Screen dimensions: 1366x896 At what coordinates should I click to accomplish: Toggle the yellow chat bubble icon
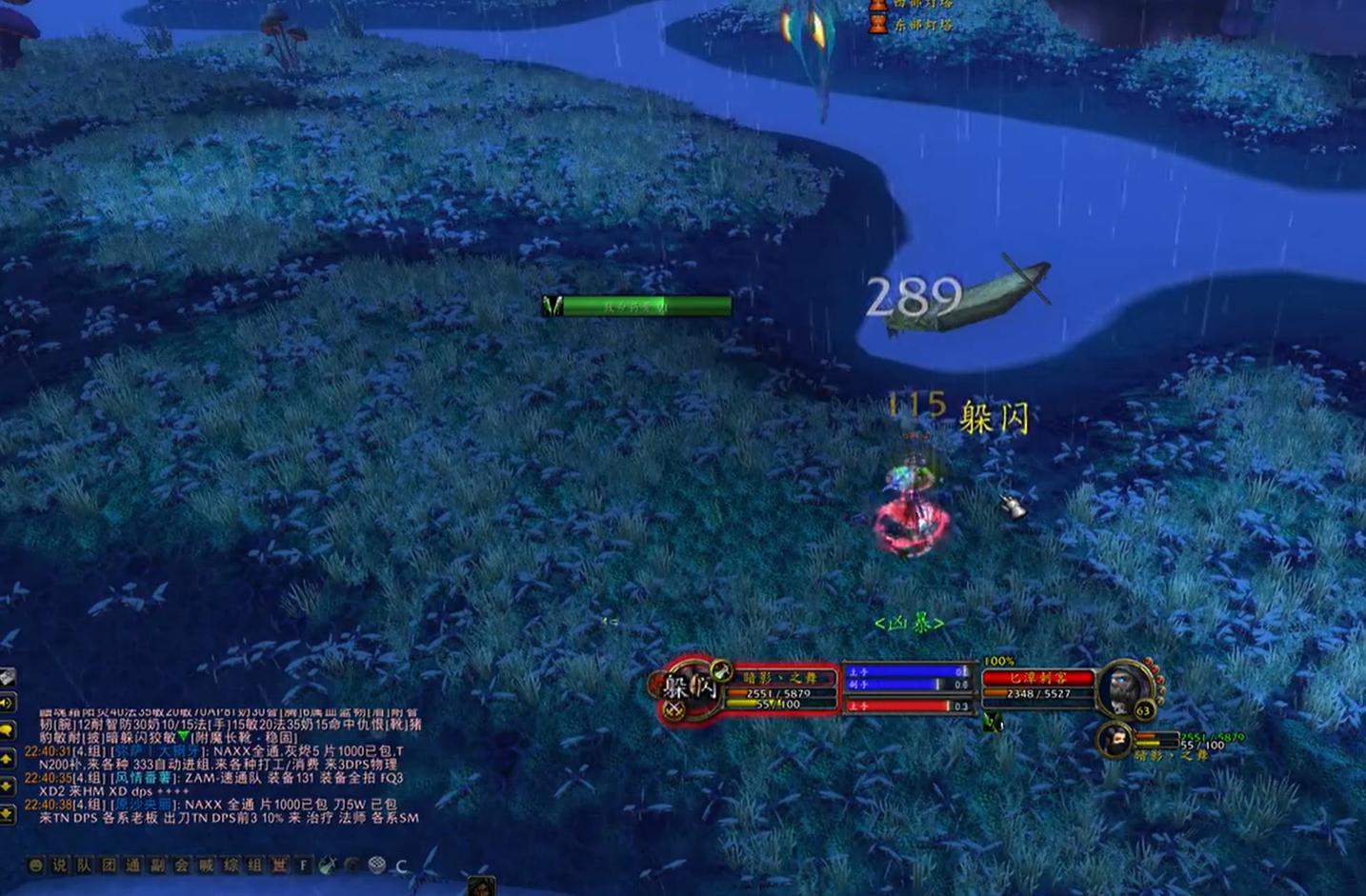(x=7, y=727)
